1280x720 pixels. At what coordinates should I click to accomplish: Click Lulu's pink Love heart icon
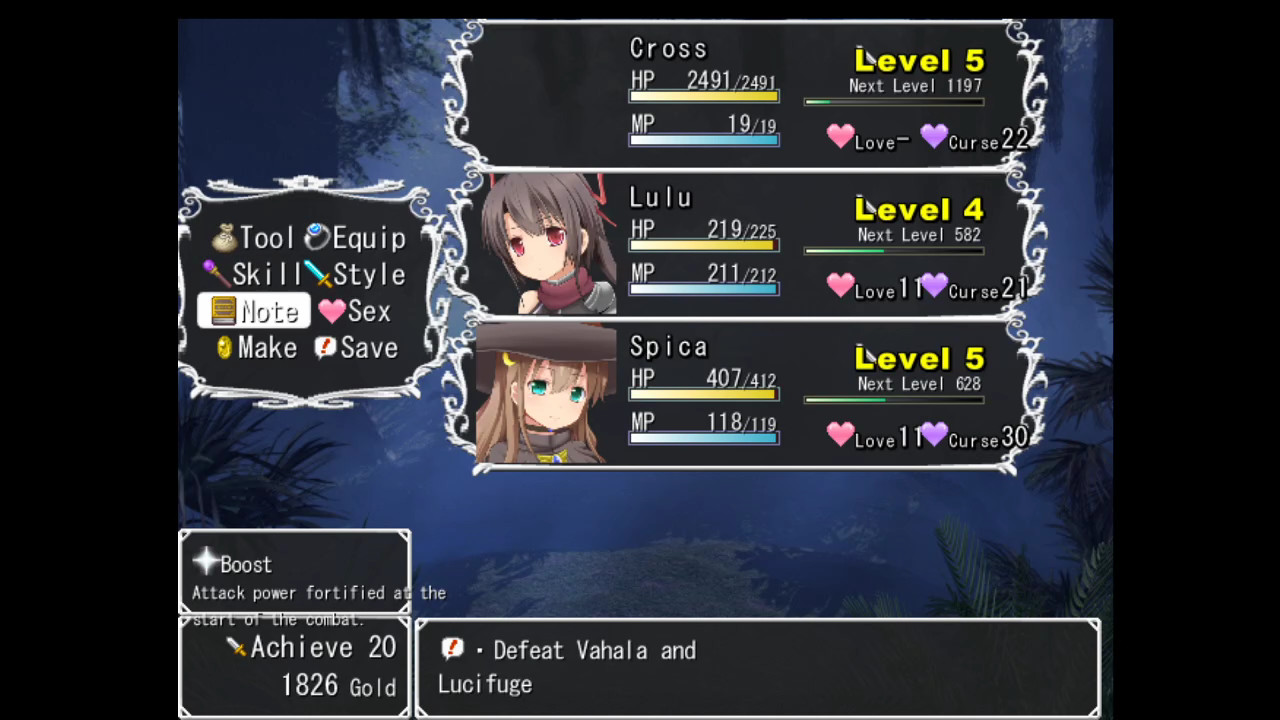click(841, 285)
